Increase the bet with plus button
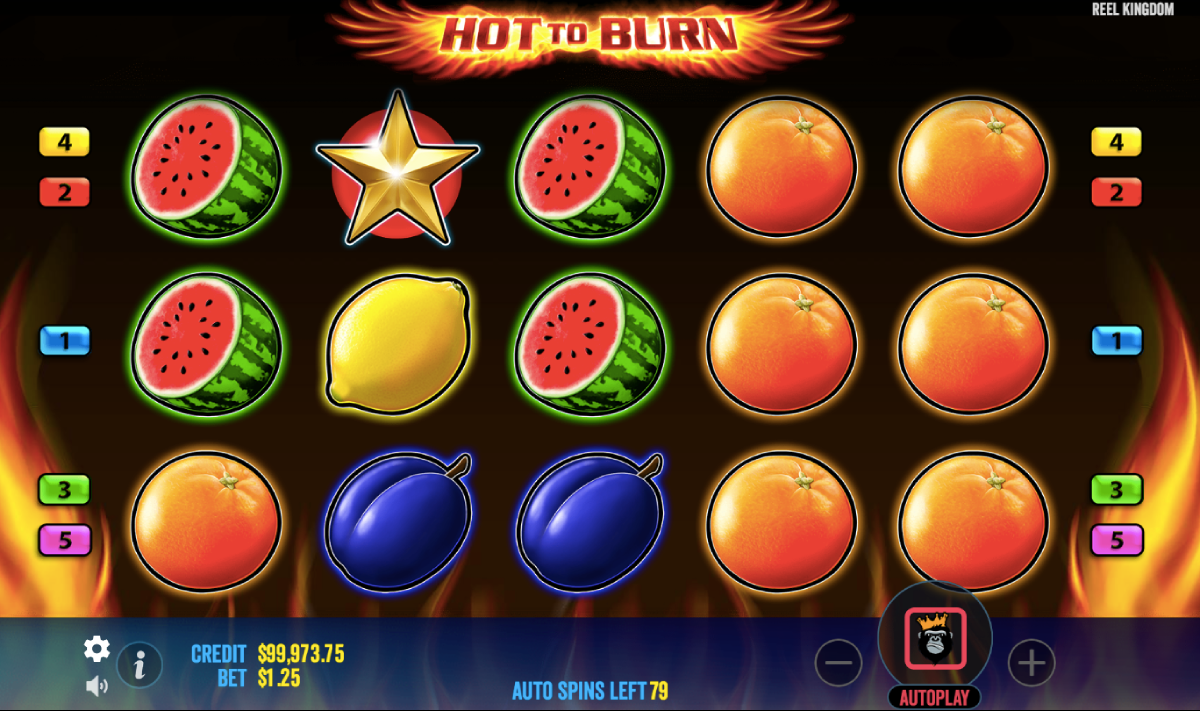 click(1031, 662)
